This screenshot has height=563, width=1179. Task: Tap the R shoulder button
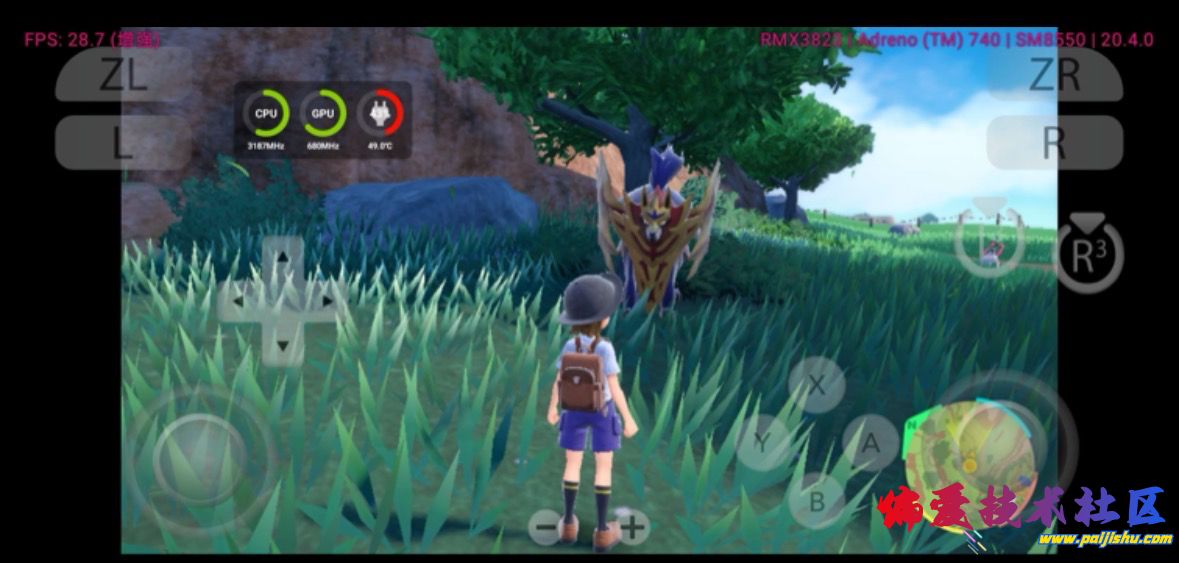[1054, 143]
